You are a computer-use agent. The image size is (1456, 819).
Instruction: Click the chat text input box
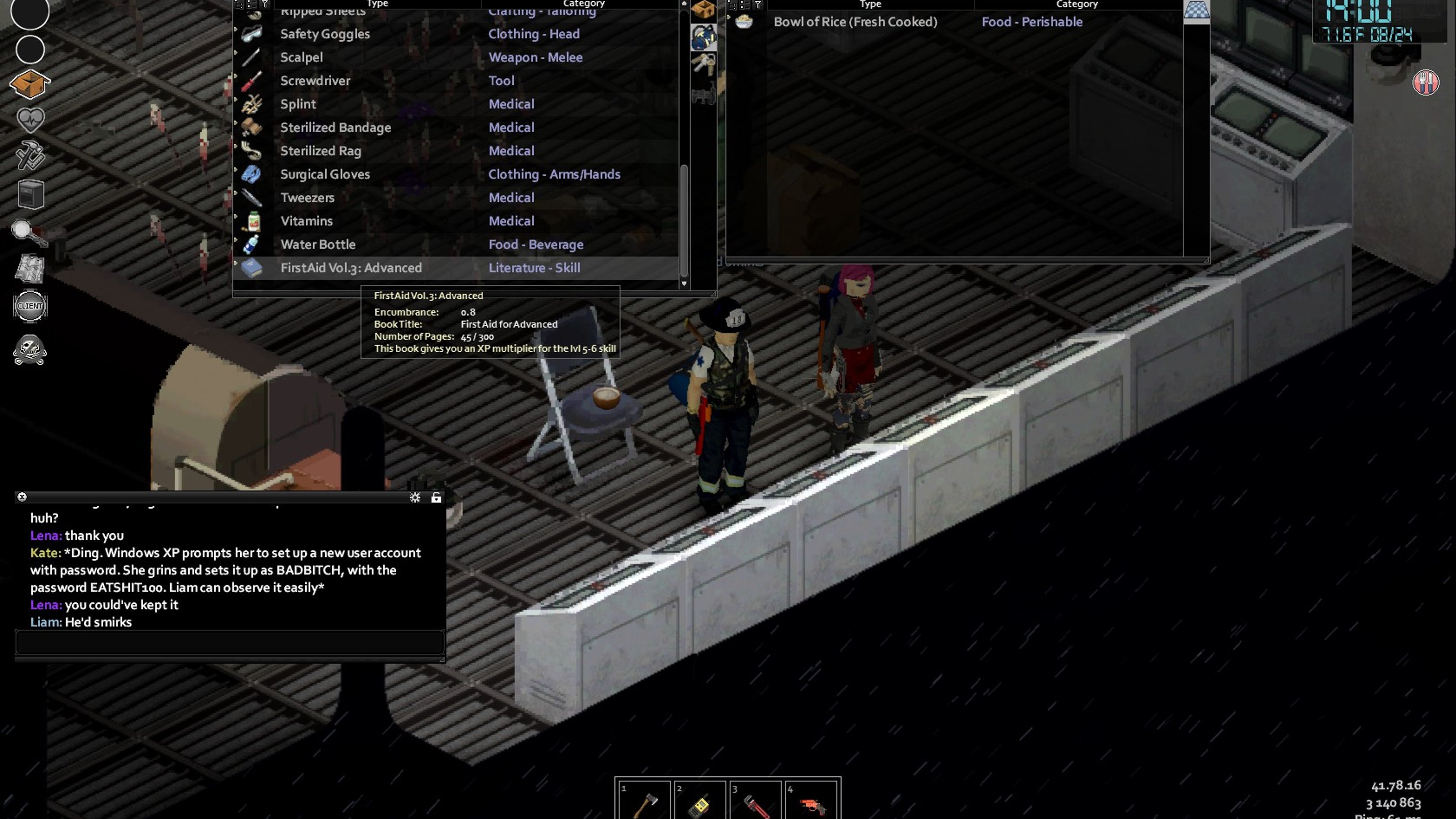pos(229,643)
